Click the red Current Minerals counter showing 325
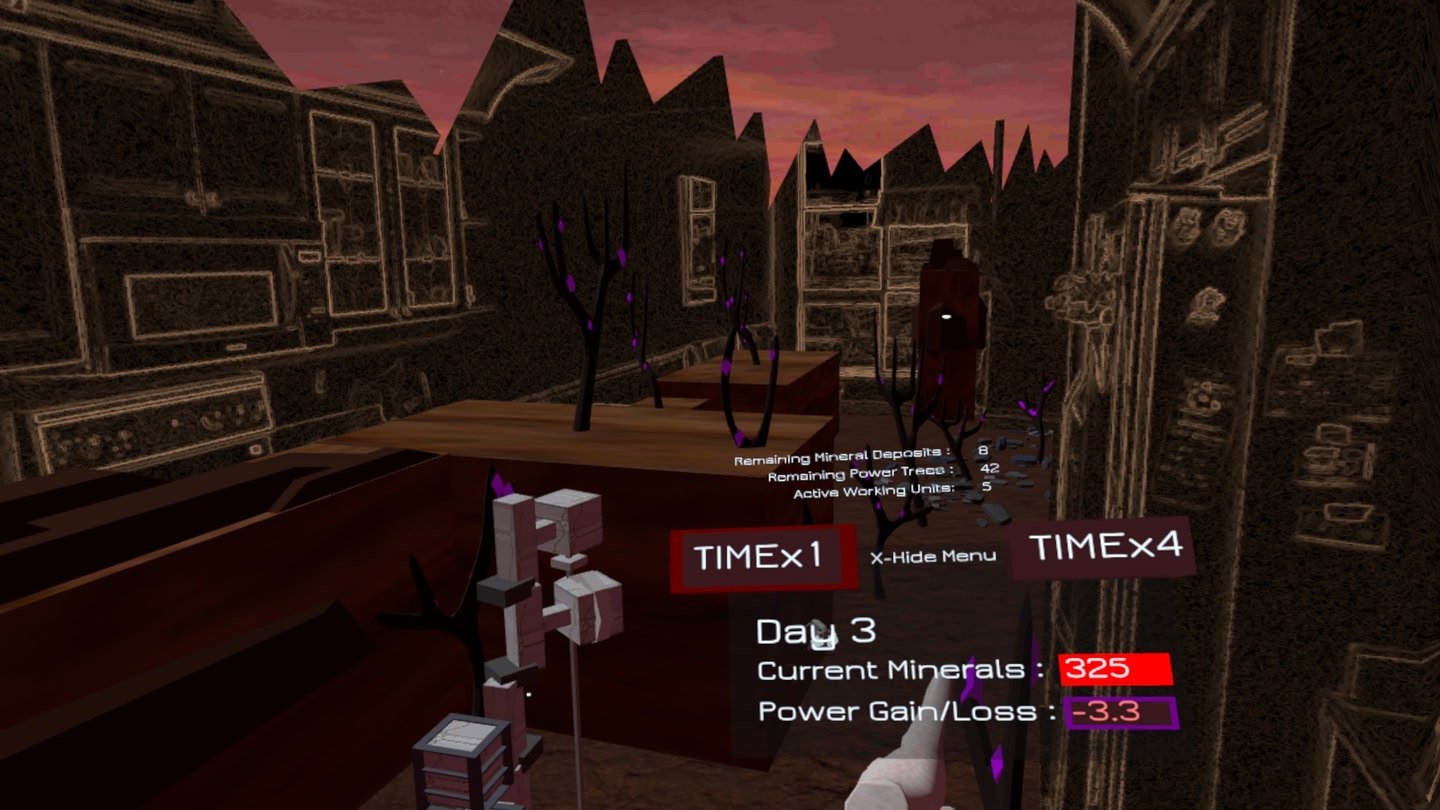The width and height of the screenshot is (1440, 810). 1117,669
